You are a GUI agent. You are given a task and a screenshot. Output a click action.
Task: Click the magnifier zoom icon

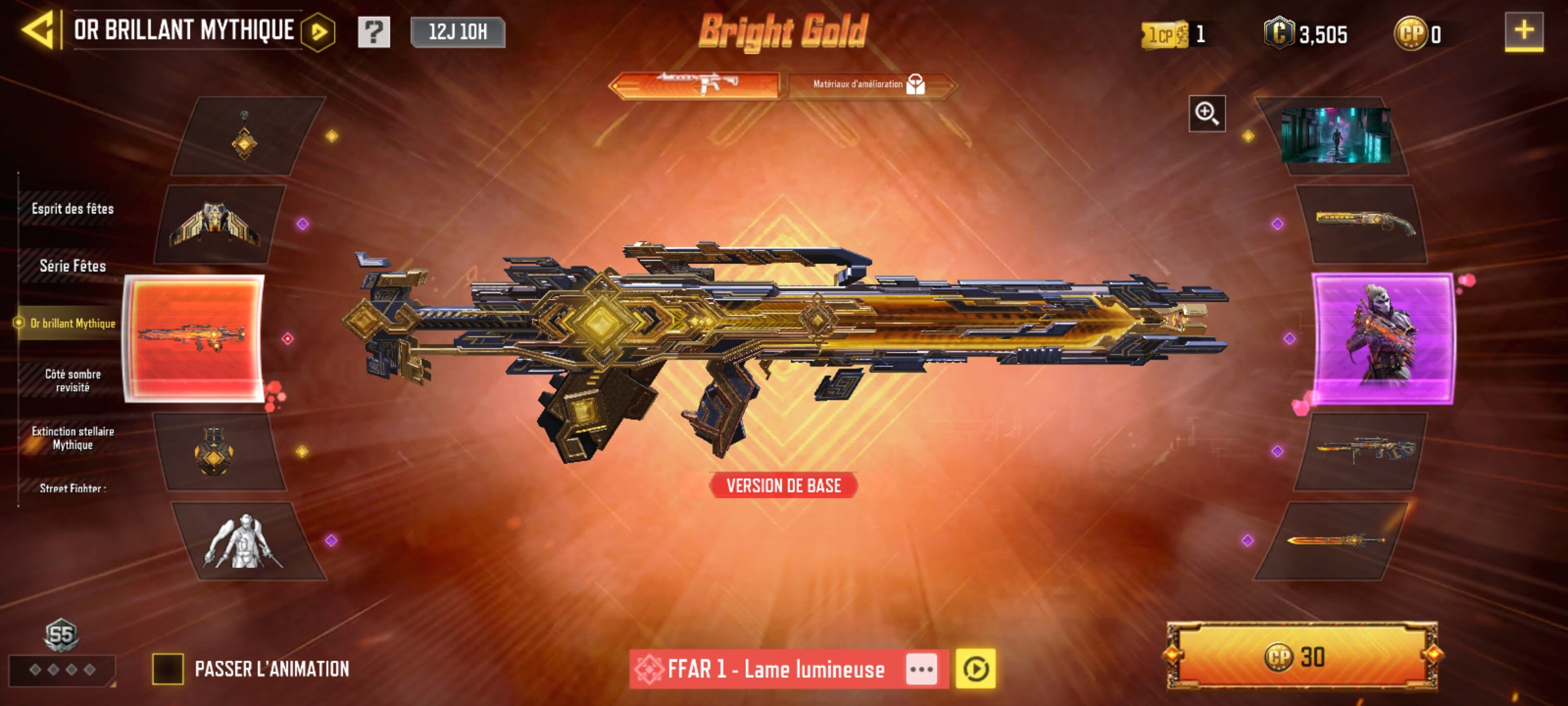coord(1206,114)
